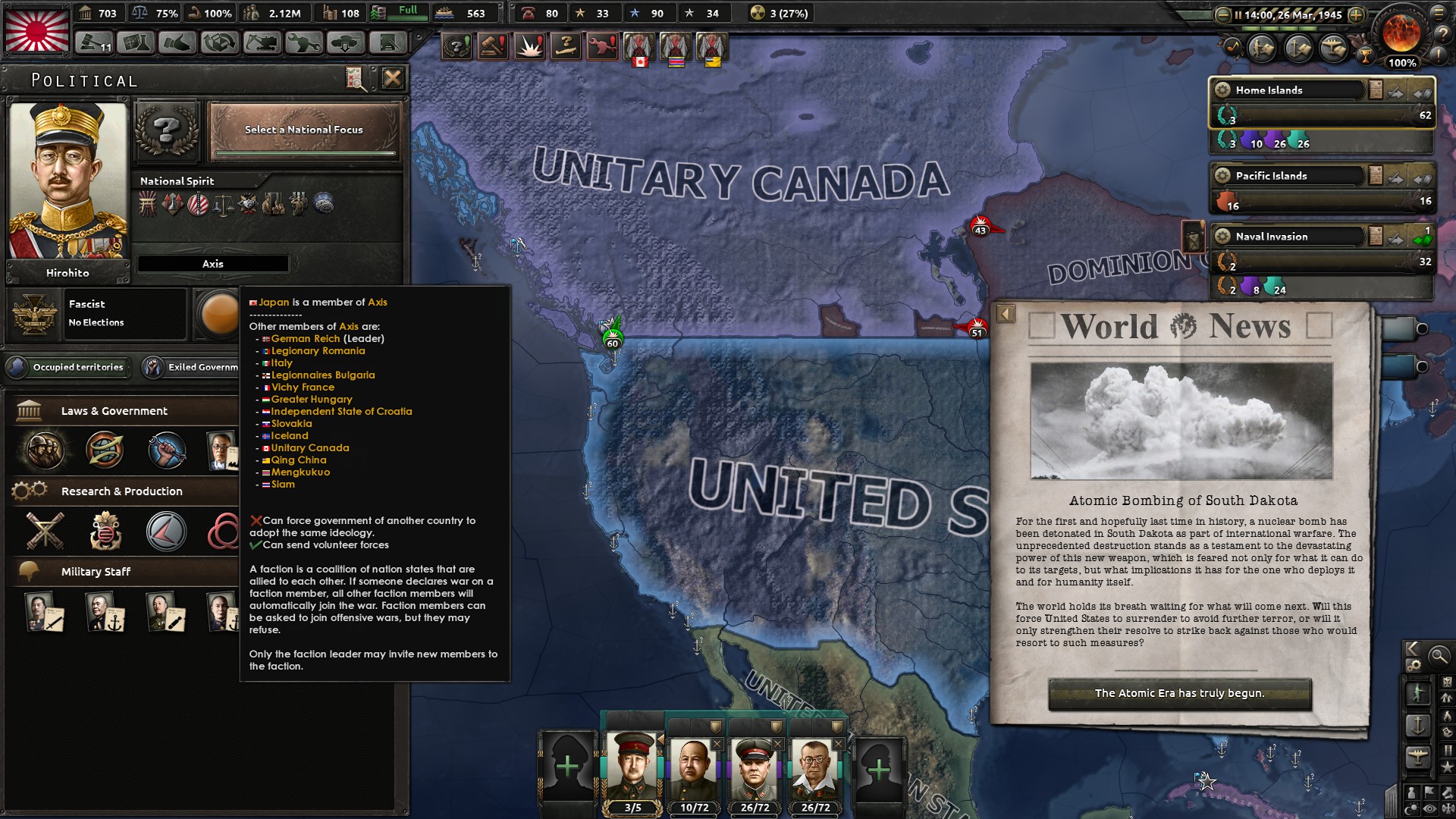Toggle the music player note icon
This screenshot has height=819, width=1456.
pos(1232,47)
